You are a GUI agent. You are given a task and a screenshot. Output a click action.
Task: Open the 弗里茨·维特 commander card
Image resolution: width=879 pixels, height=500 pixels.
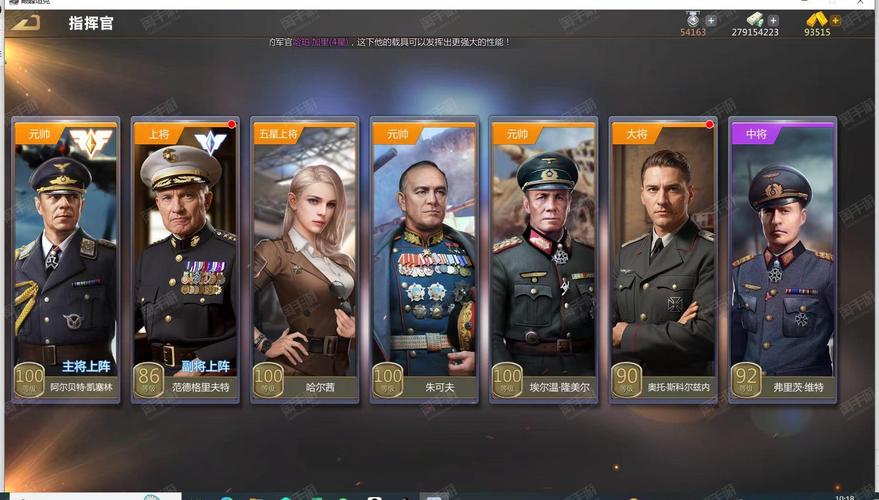click(783, 260)
